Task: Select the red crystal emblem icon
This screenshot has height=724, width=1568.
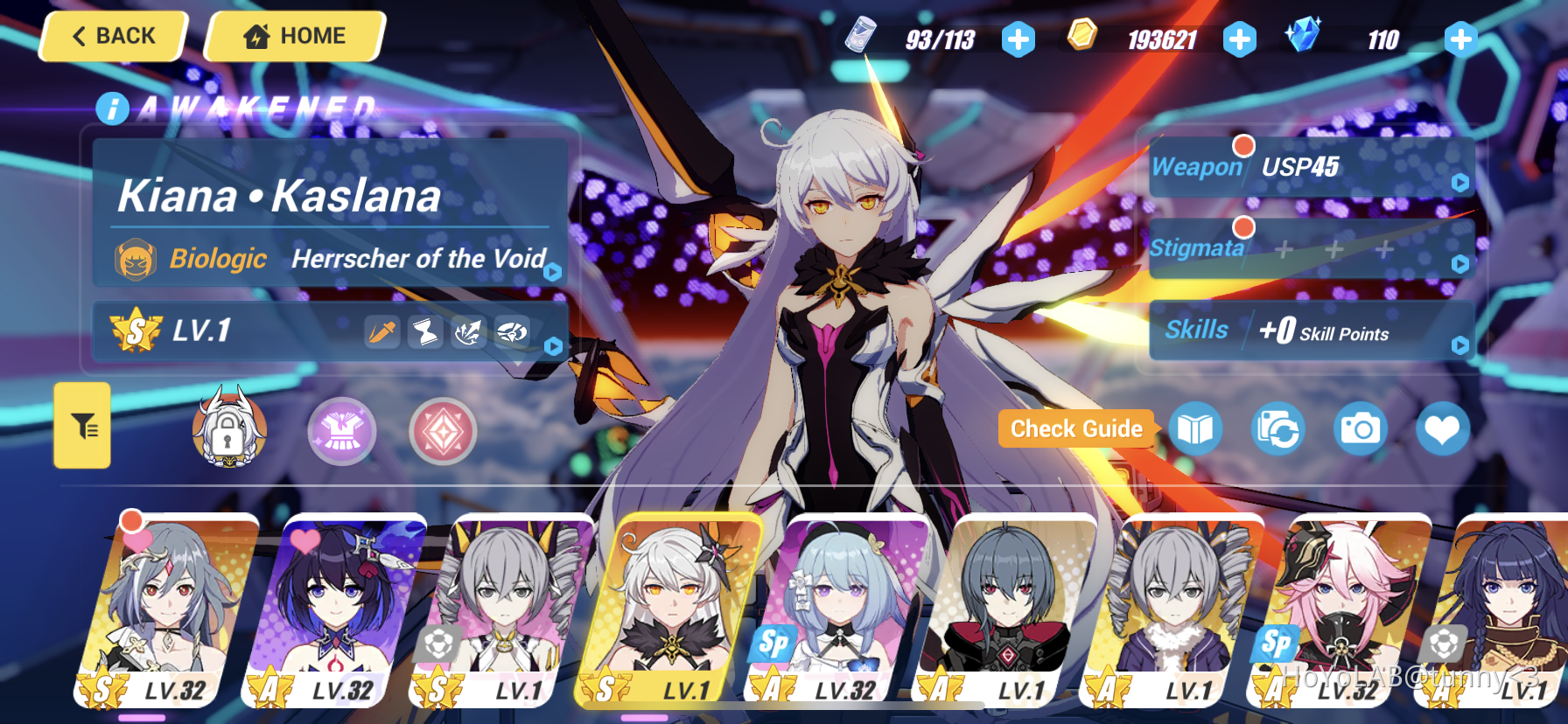Action: pos(442,430)
